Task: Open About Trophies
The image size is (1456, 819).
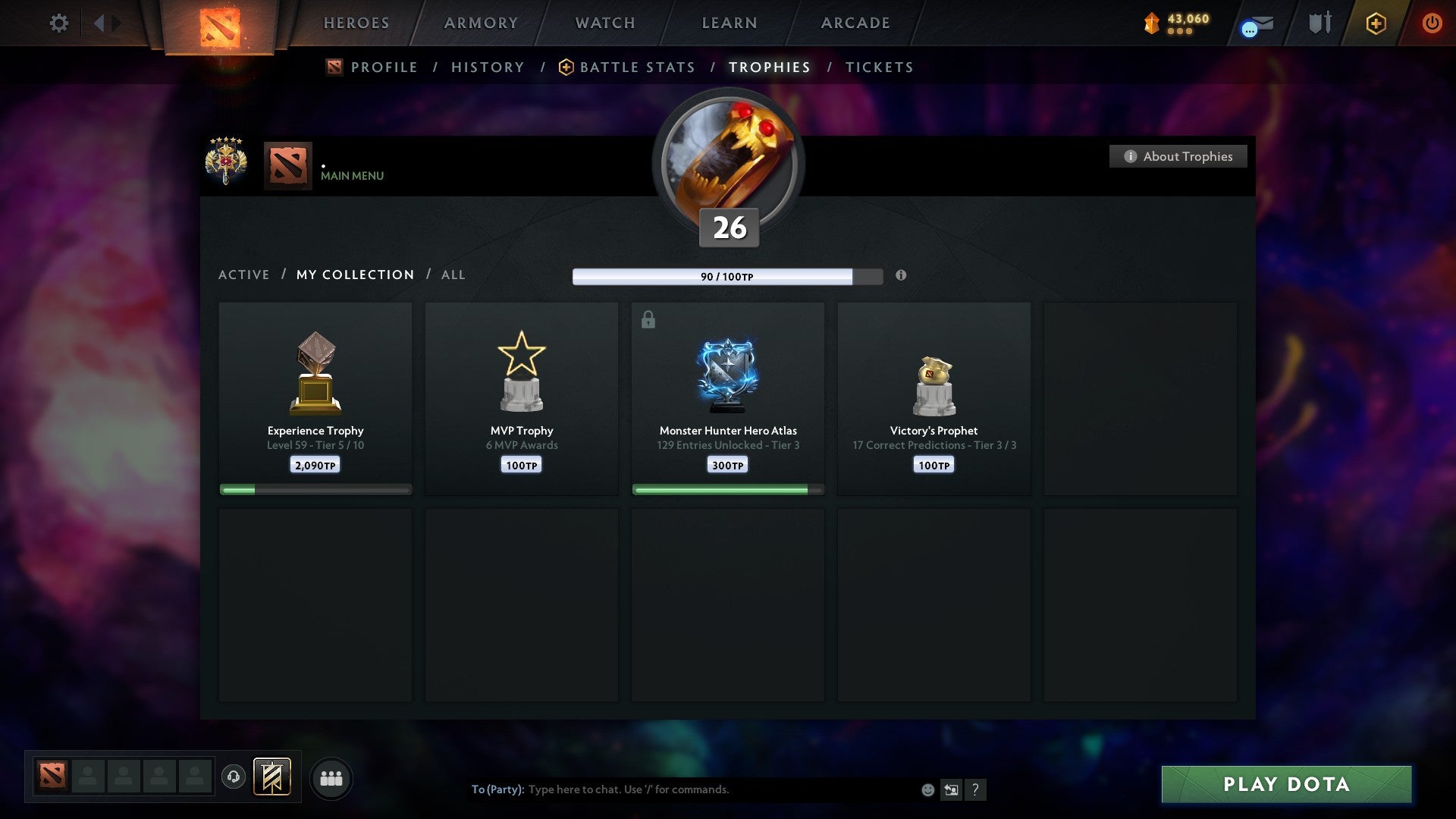Action: tap(1178, 156)
